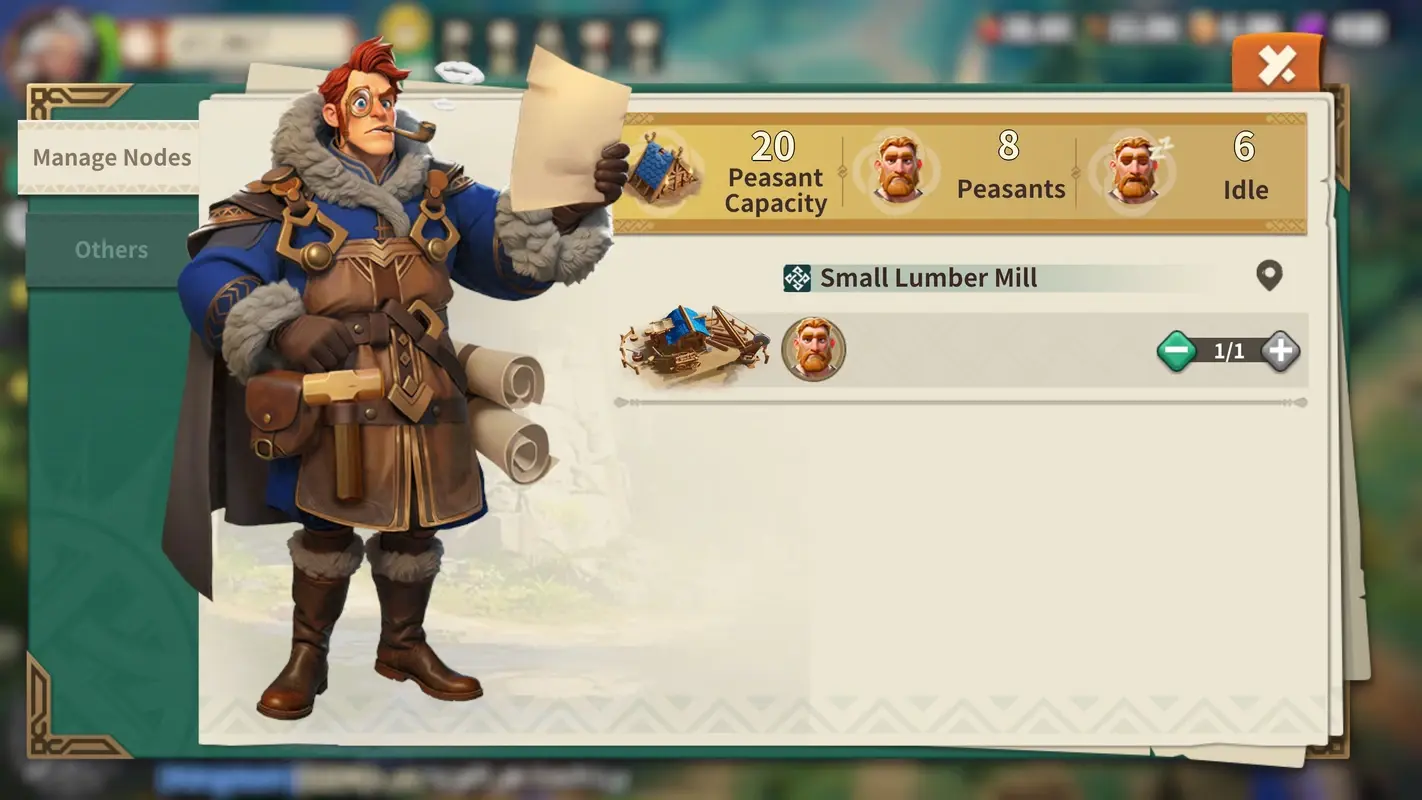The image size is (1422, 800).
Task: Click the Peasants count showing 8
Action: pyautogui.click(x=1010, y=146)
